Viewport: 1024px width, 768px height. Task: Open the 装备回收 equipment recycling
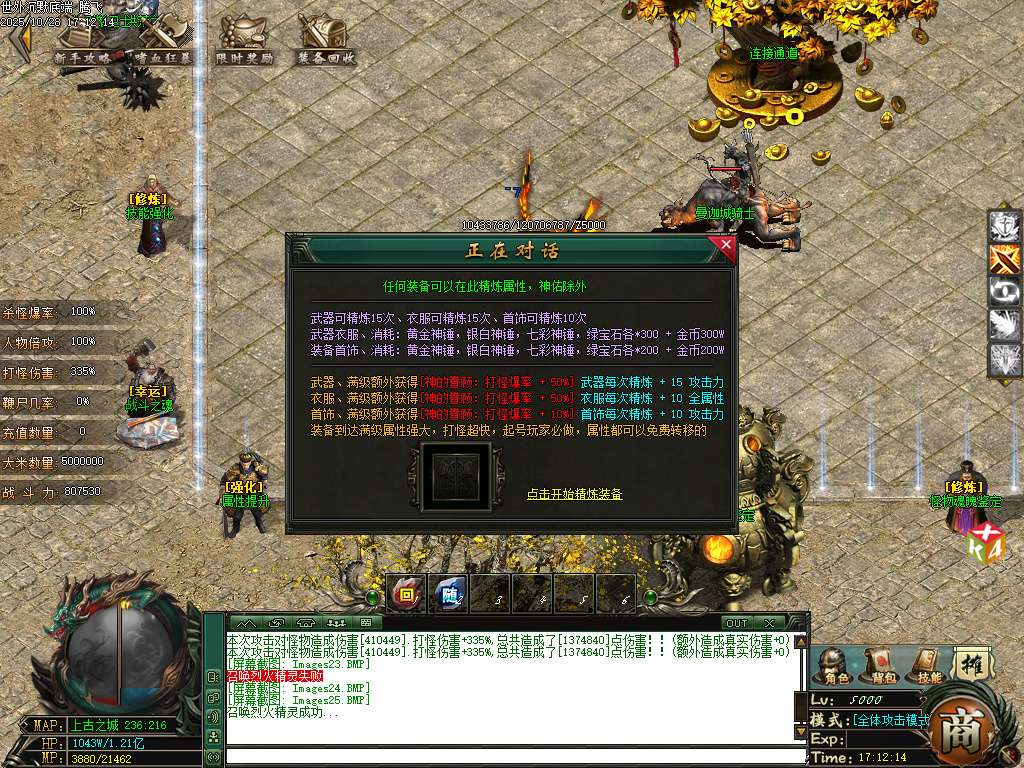(326, 42)
